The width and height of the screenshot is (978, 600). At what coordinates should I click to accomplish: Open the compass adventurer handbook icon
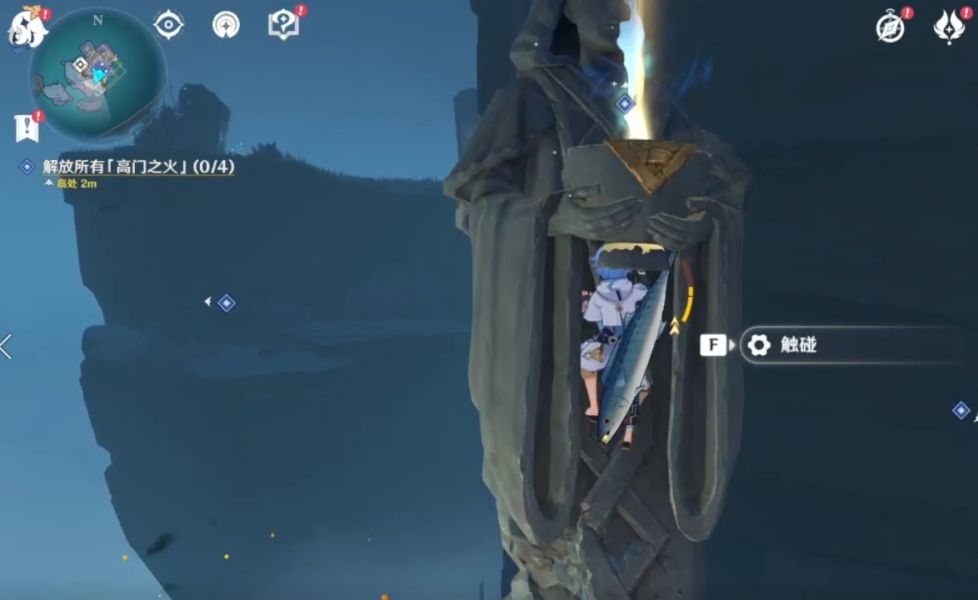(x=890, y=28)
